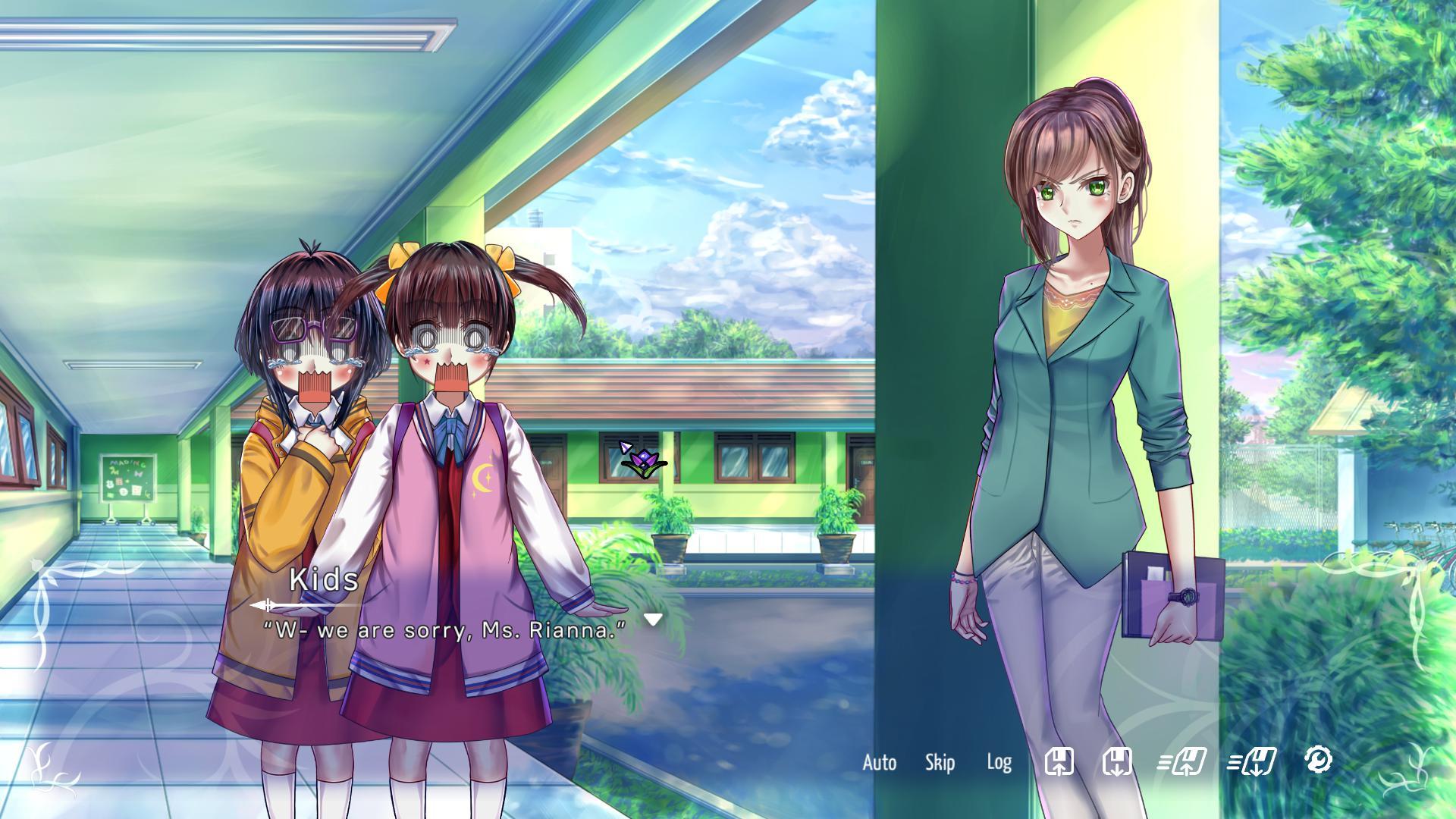The image size is (1456, 819).
Task: Select the quick save floppy-disk icon
Action: tap(1060, 762)
